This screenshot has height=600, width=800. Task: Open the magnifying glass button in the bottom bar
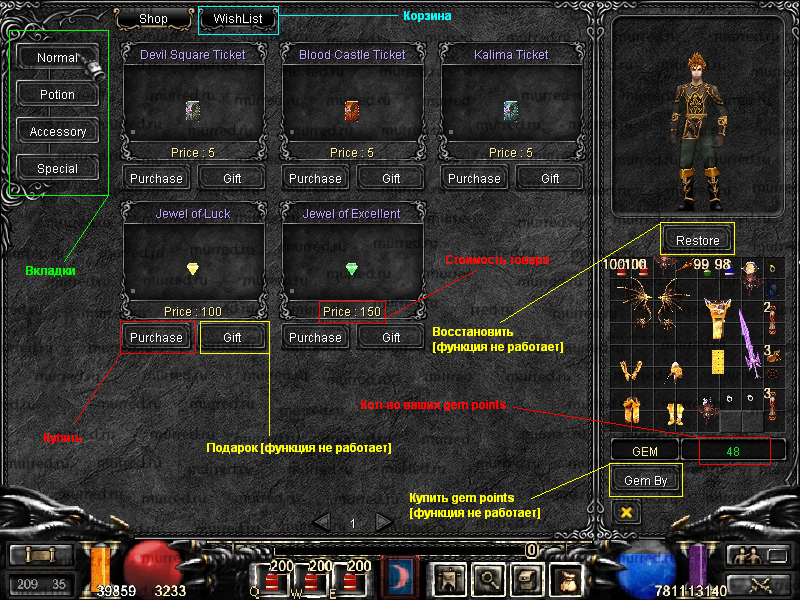coord(488,576)
